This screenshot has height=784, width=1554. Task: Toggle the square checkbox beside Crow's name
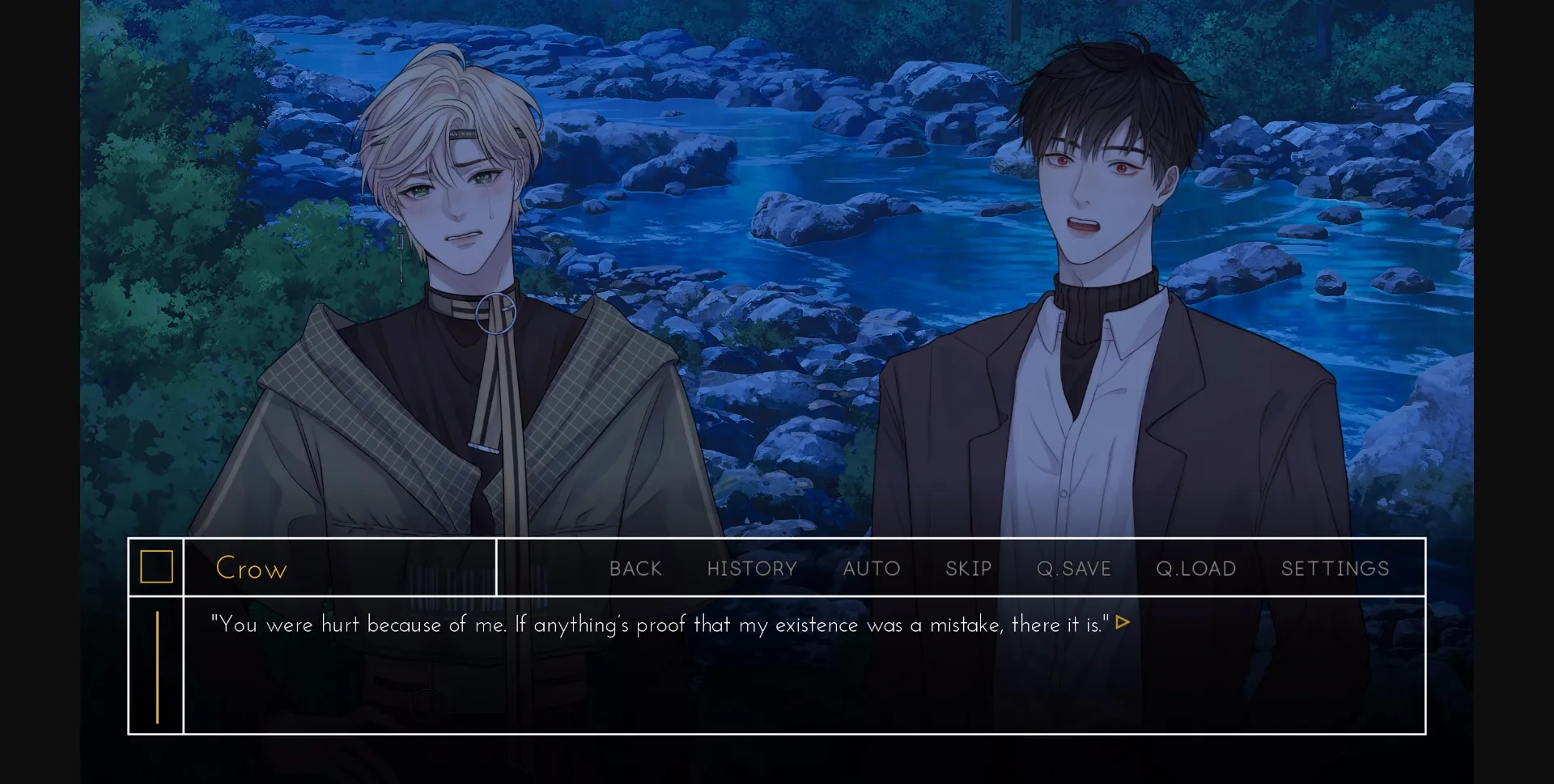[156, 566]
